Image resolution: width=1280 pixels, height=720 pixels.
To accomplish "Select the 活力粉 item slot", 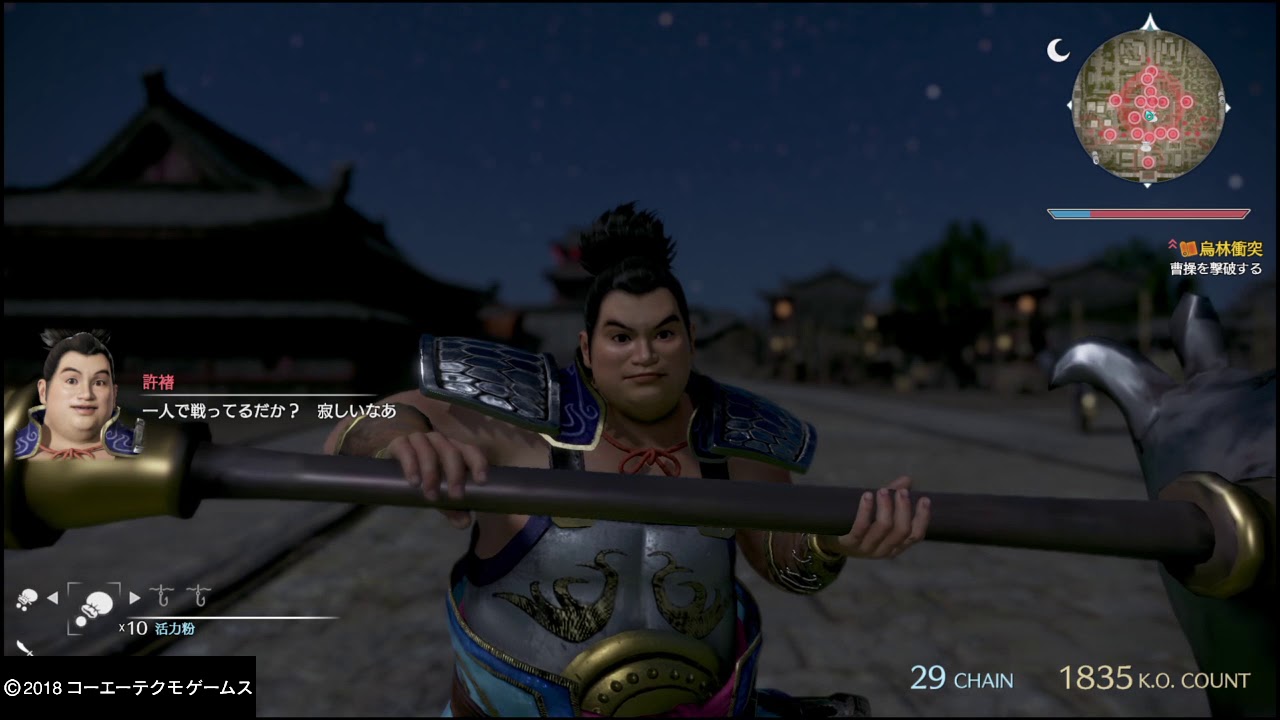I will point(94,604).
